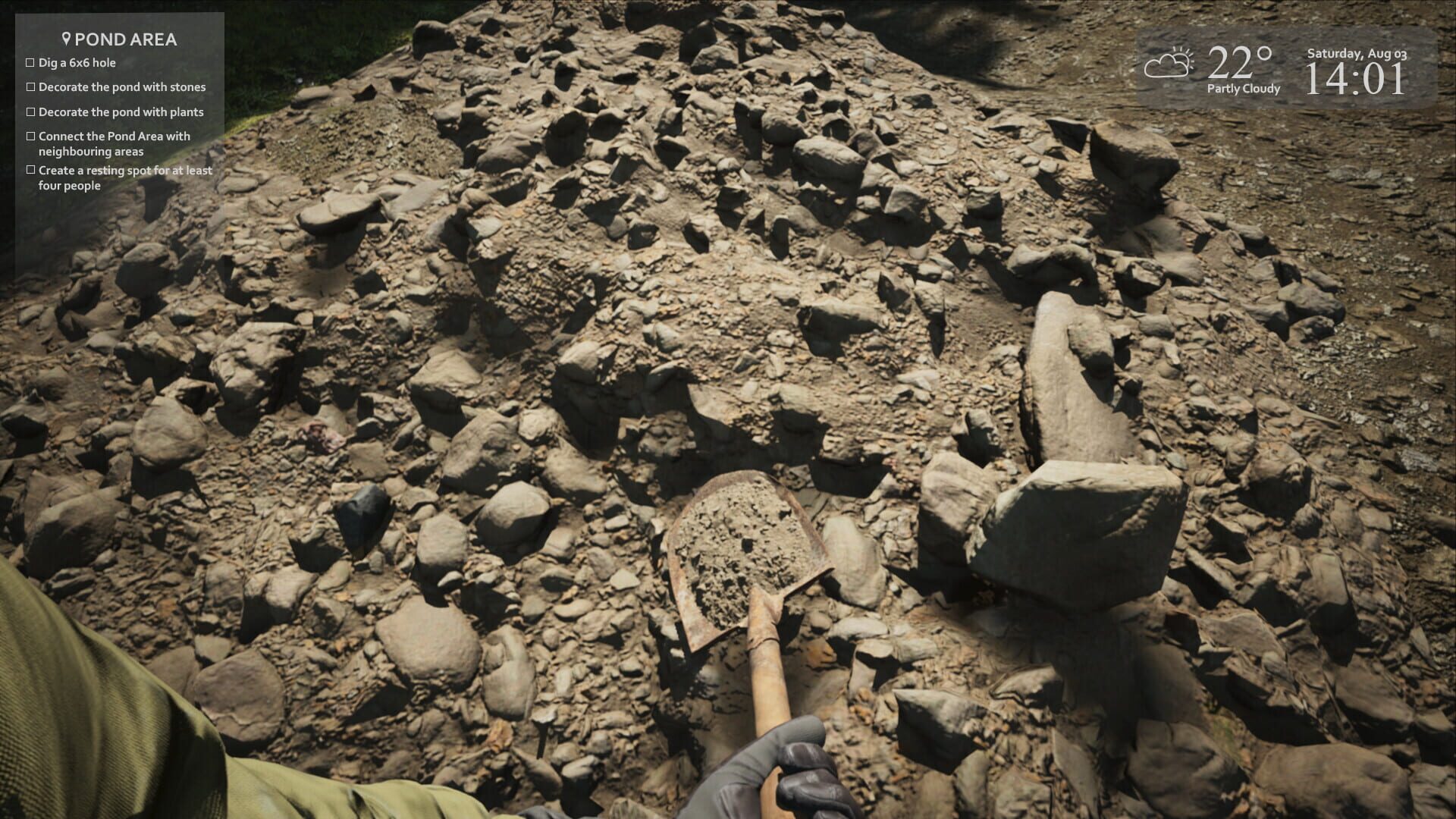
Task: Click the Partly Cloudy weather label
Action: pos(1243,89)
